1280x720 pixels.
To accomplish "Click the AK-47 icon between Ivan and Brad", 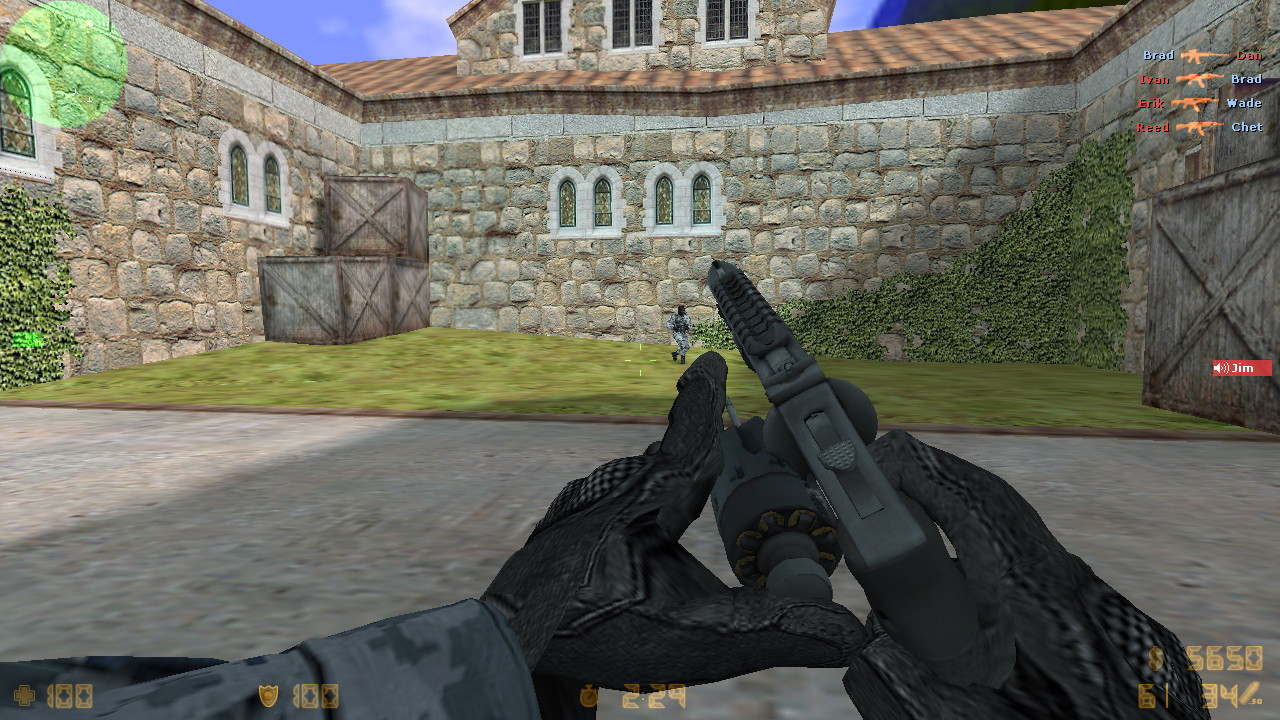I will pos(1199,80).
